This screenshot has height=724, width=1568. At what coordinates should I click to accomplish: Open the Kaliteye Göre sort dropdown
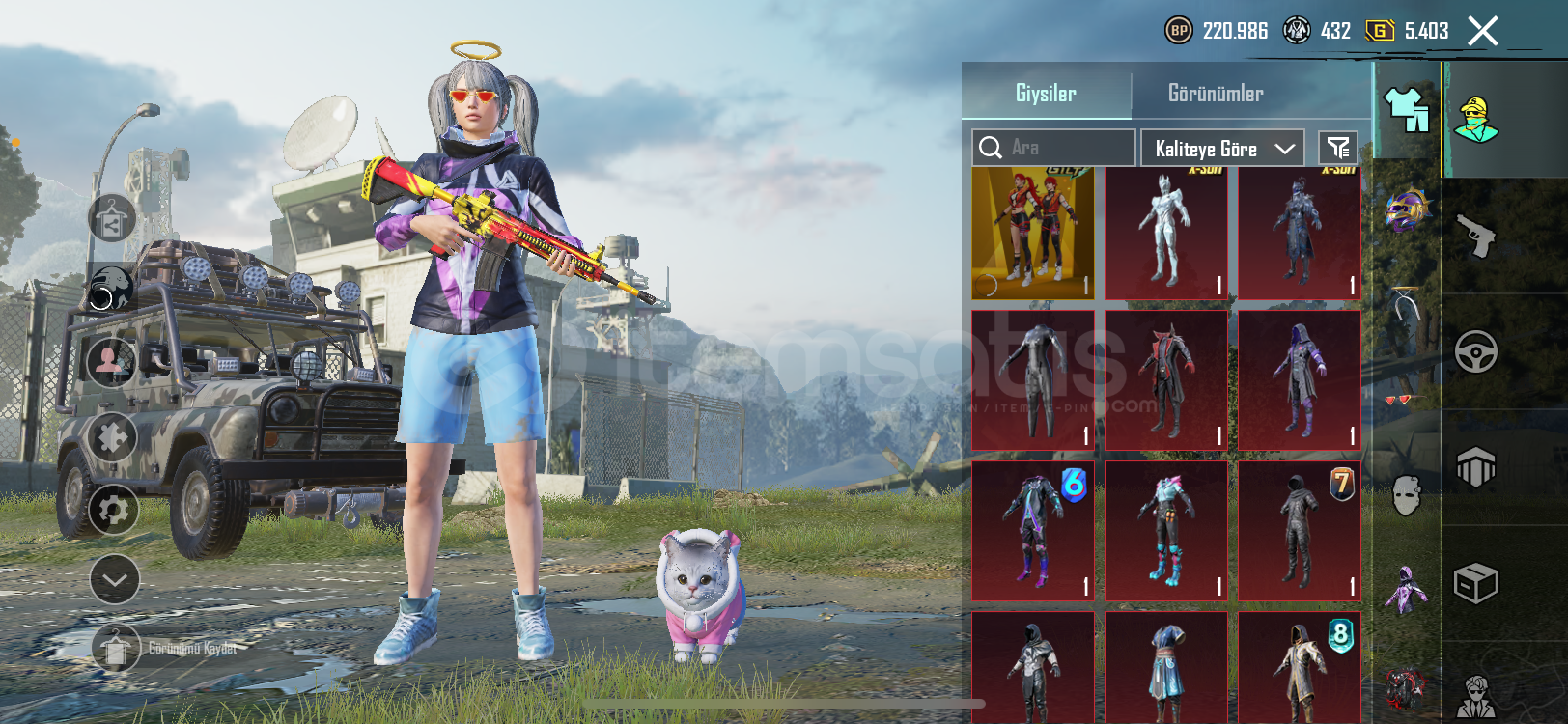(x=1222, y=149)
